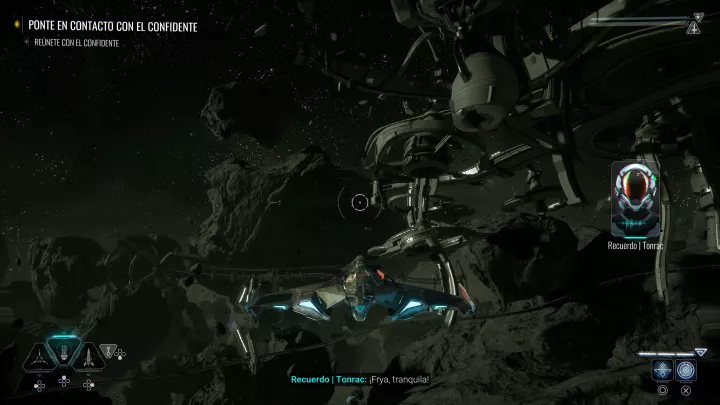Screen dimensions: 720x405
Task: Select the tri-wing ship weapon slot
Action: coord(38,356)
